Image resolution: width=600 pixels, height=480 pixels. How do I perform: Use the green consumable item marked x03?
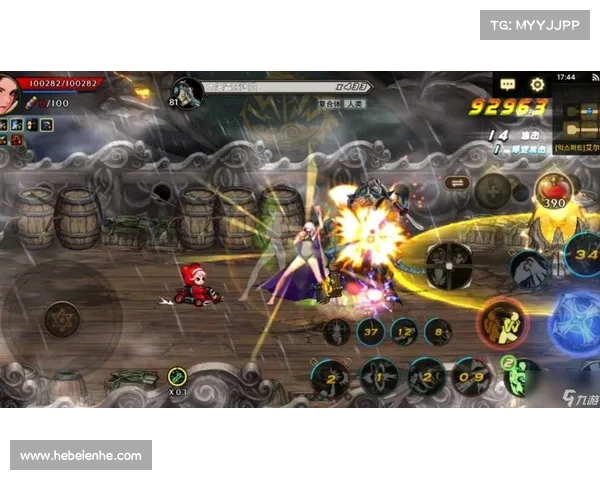click(x=178, y=378)
